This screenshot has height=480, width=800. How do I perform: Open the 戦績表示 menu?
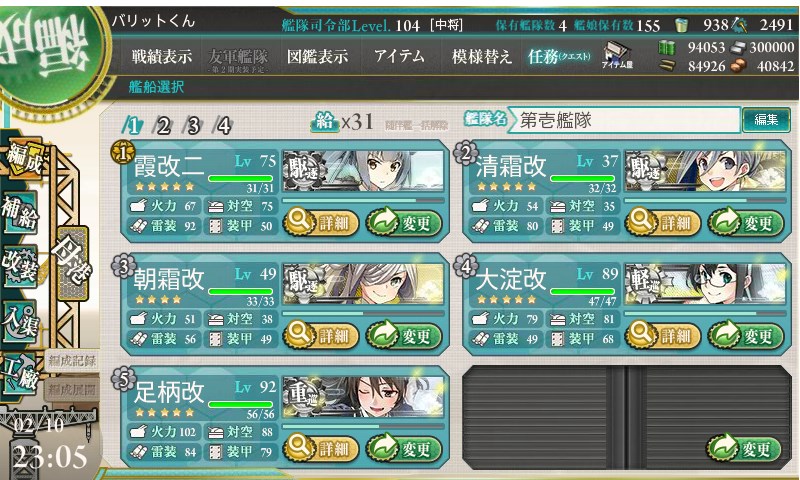click(162, 57)
